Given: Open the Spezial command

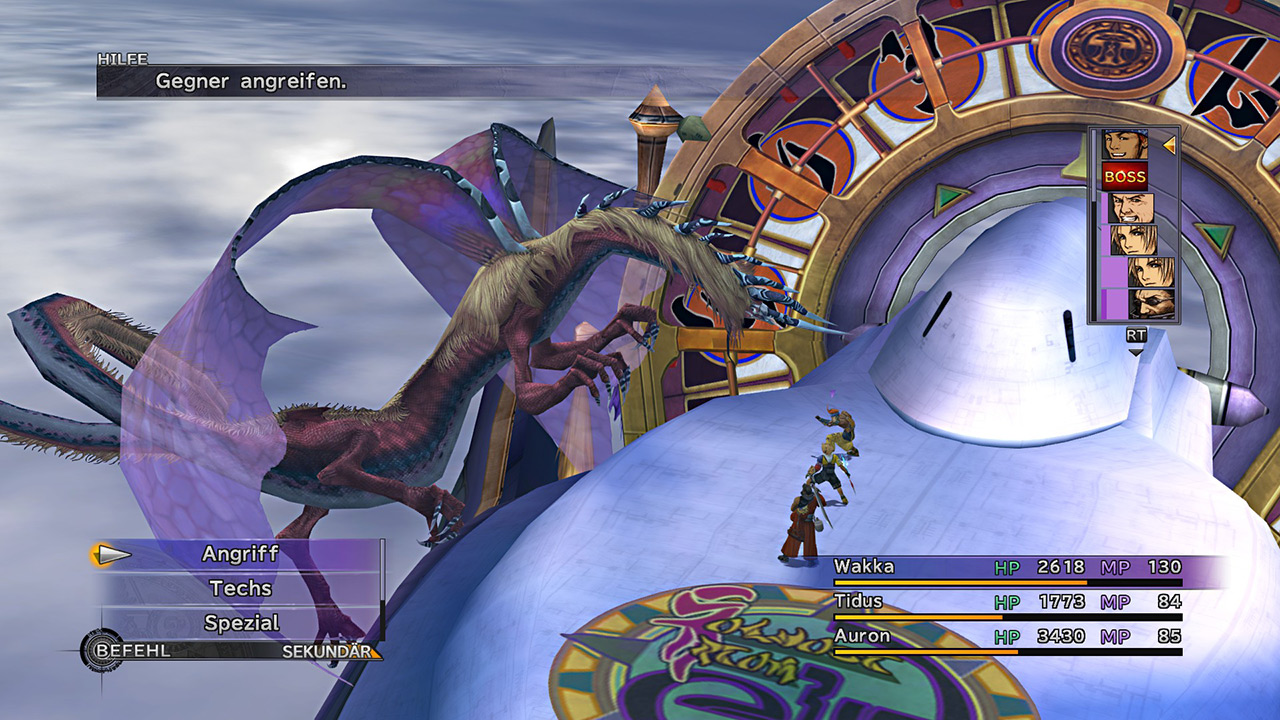Looking at the screenshot, I should coord(240,623).
